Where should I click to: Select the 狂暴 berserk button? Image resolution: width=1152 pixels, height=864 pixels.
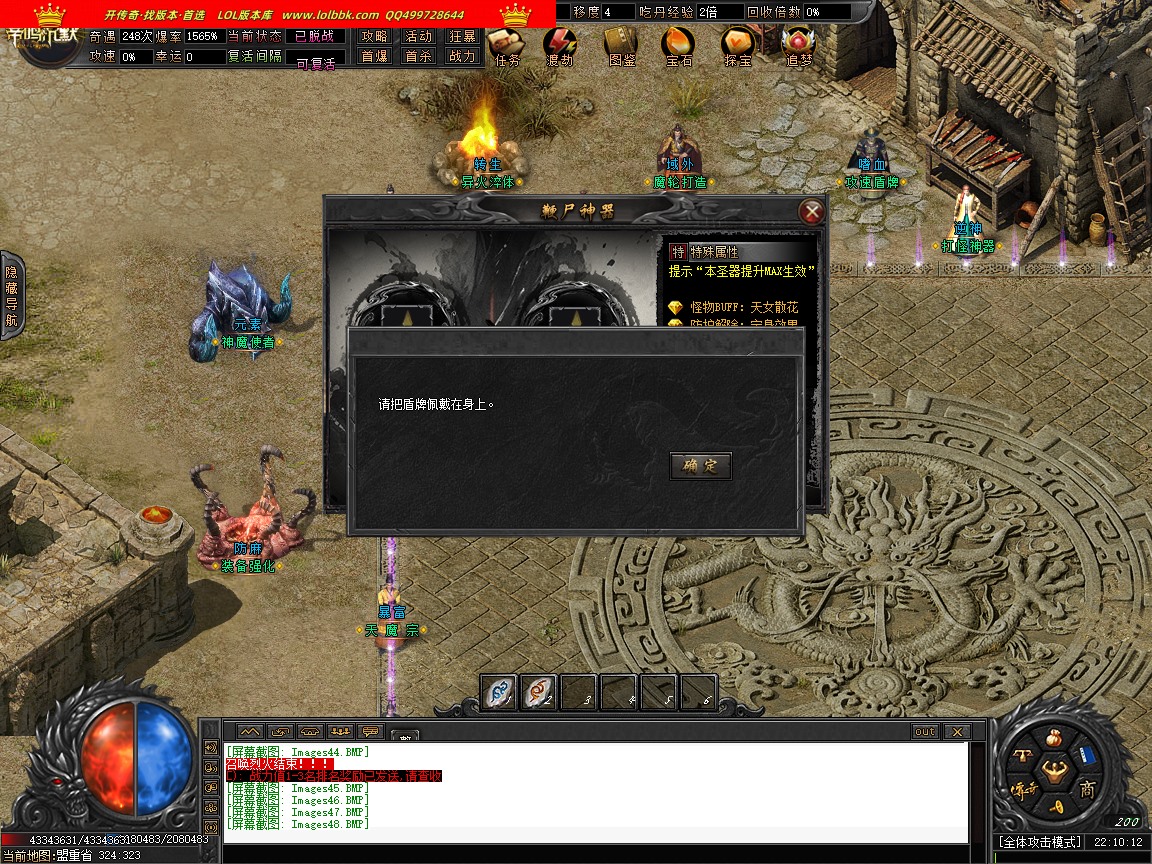(462, 36)
